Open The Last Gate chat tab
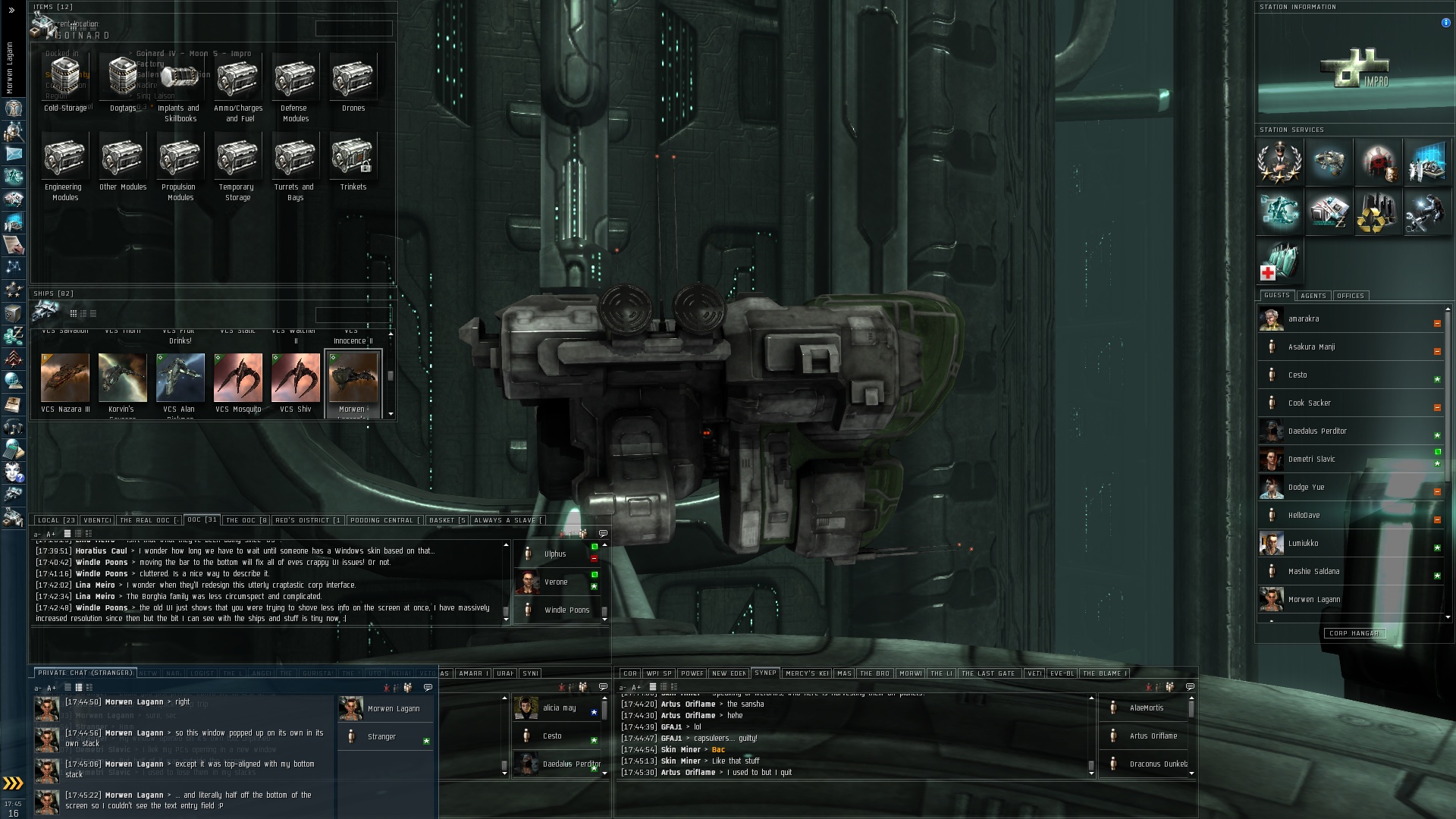 point(987,673)
